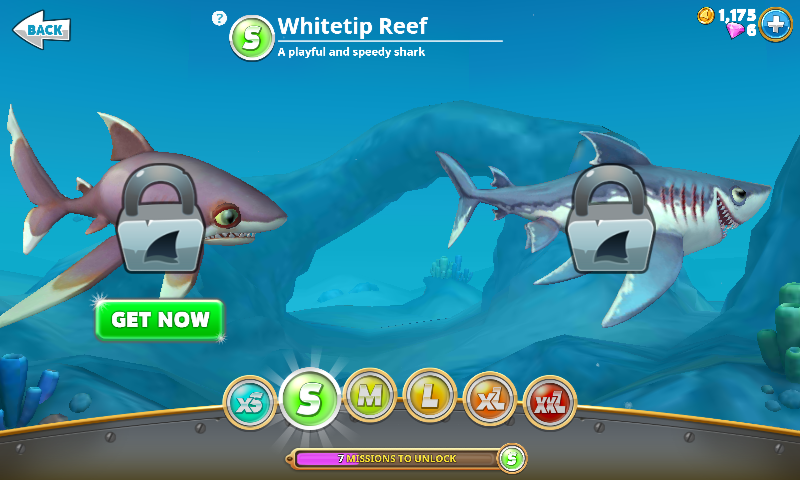Switch to the M shark size
800x480 pixels.
(x=370, y=396)
